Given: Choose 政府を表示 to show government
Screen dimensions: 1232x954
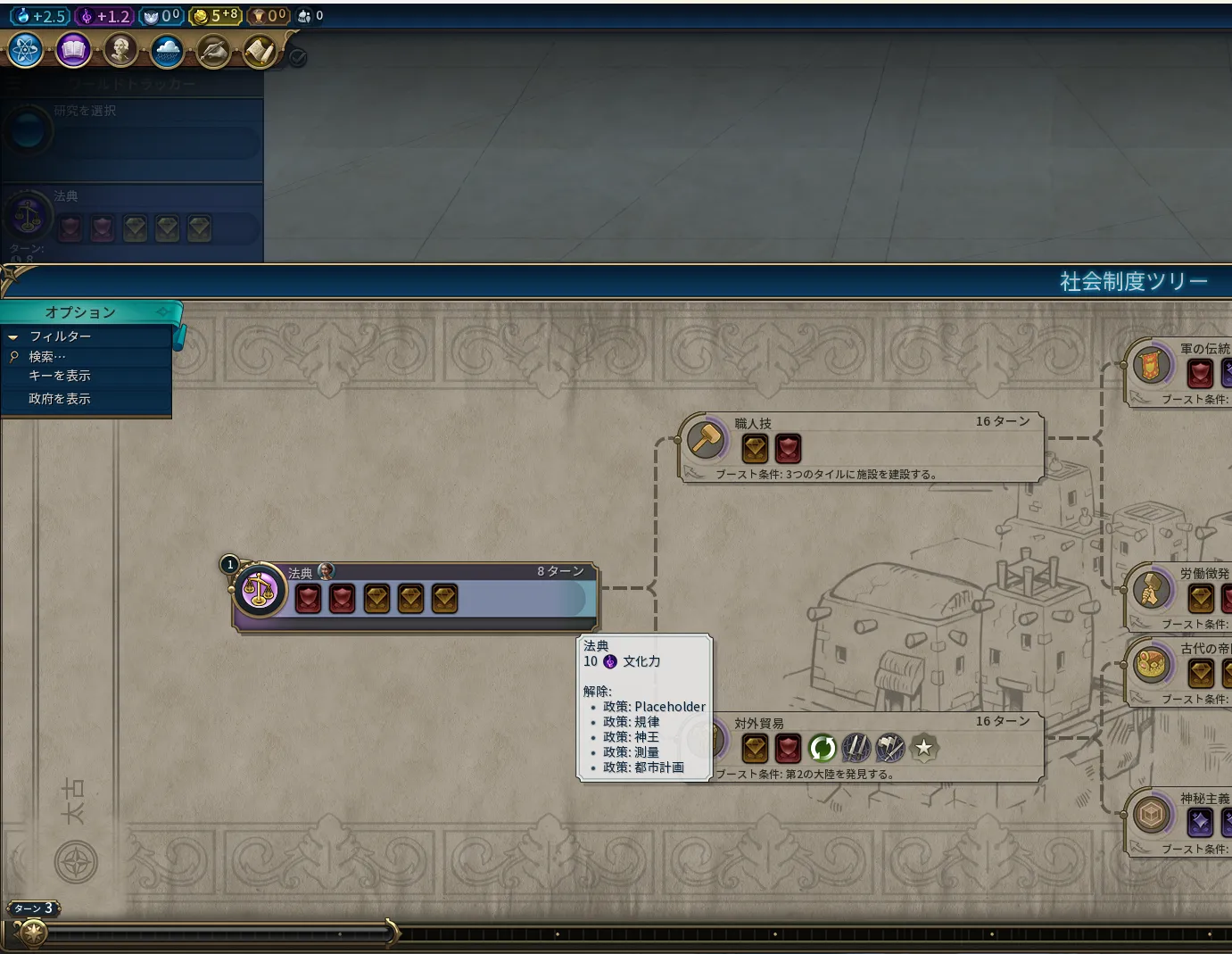Looking at the screenshot, I should point(59,399).
